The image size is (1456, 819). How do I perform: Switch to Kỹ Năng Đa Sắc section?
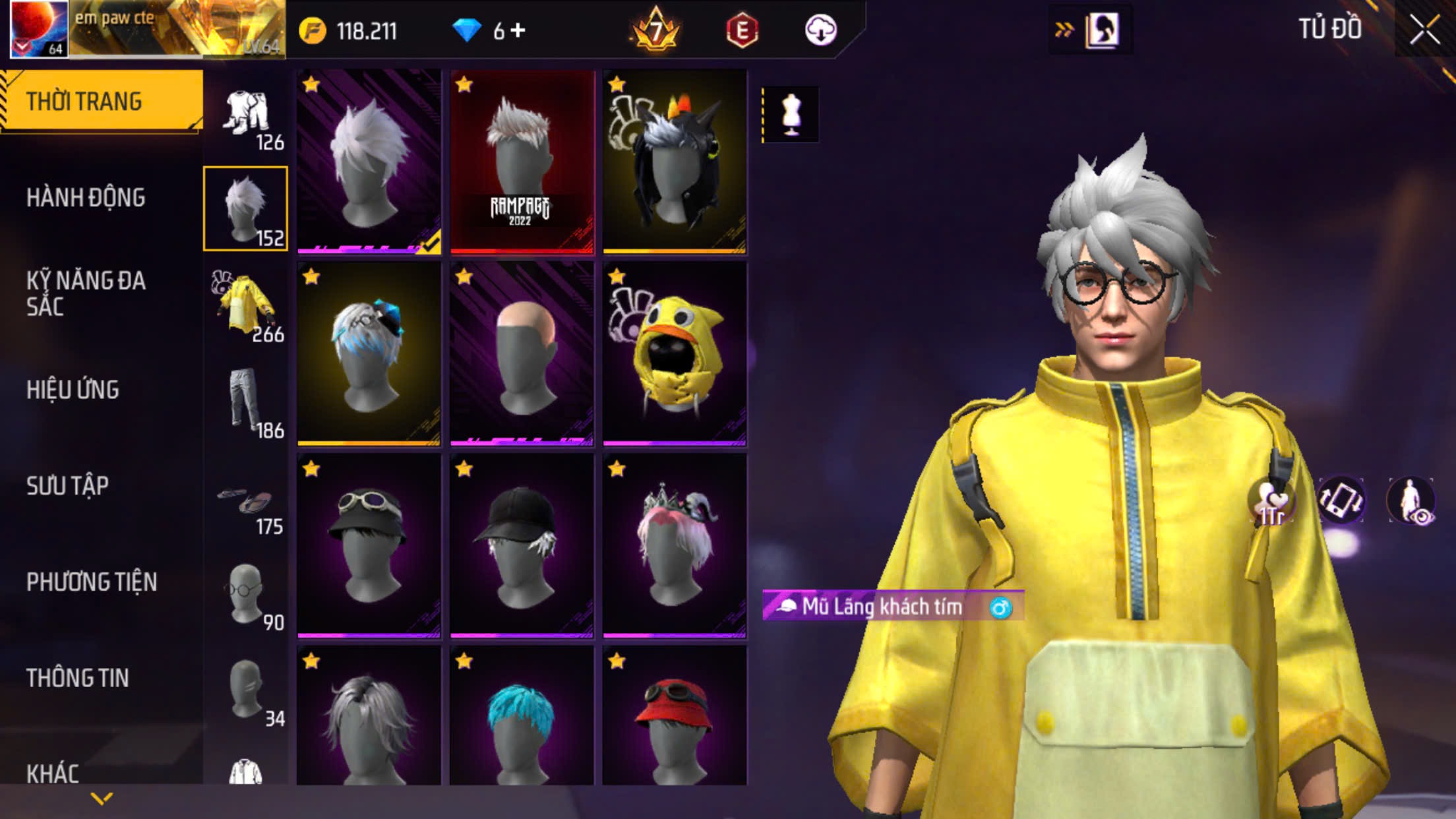(86, 293)
